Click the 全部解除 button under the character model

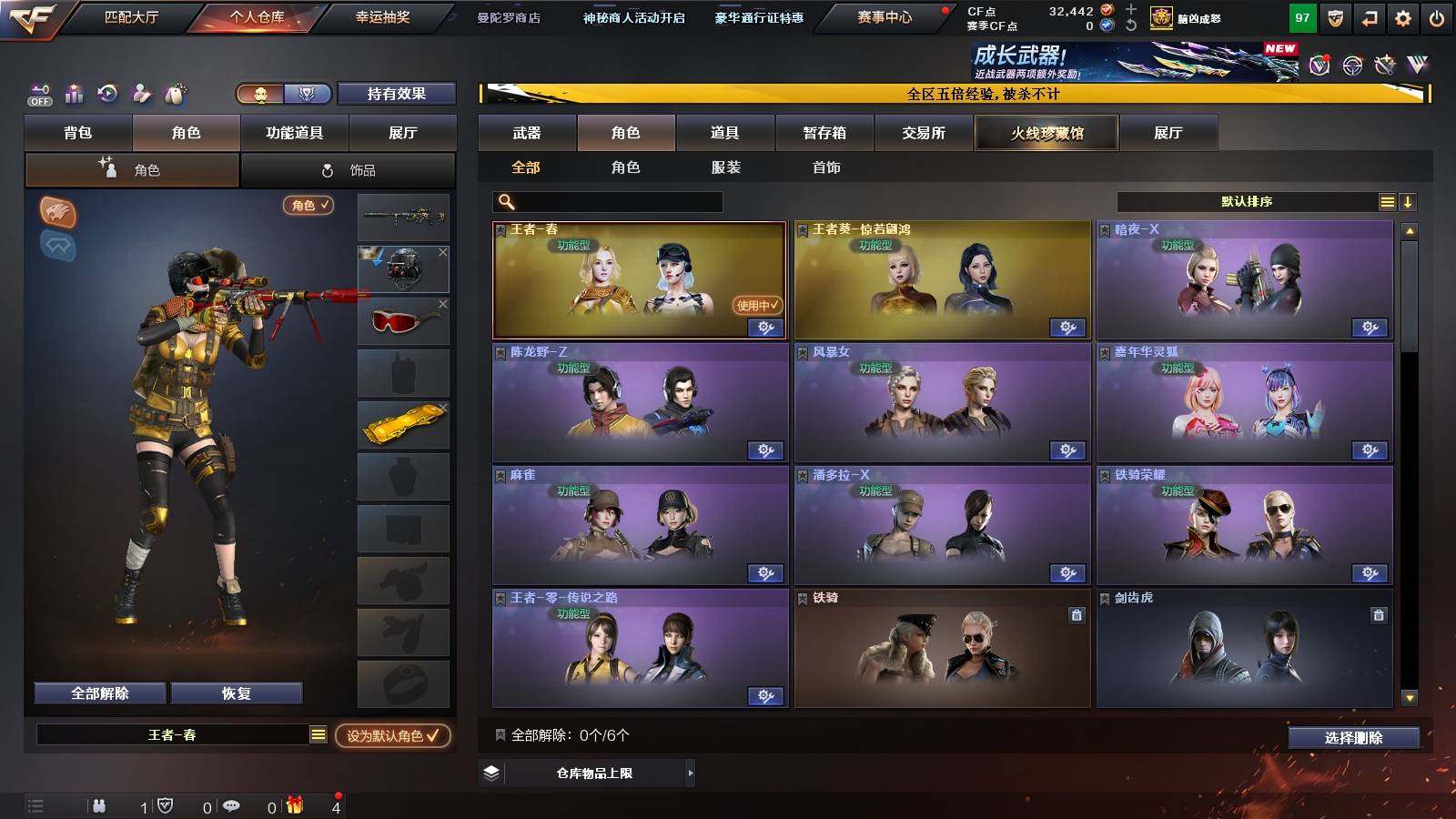98,693
